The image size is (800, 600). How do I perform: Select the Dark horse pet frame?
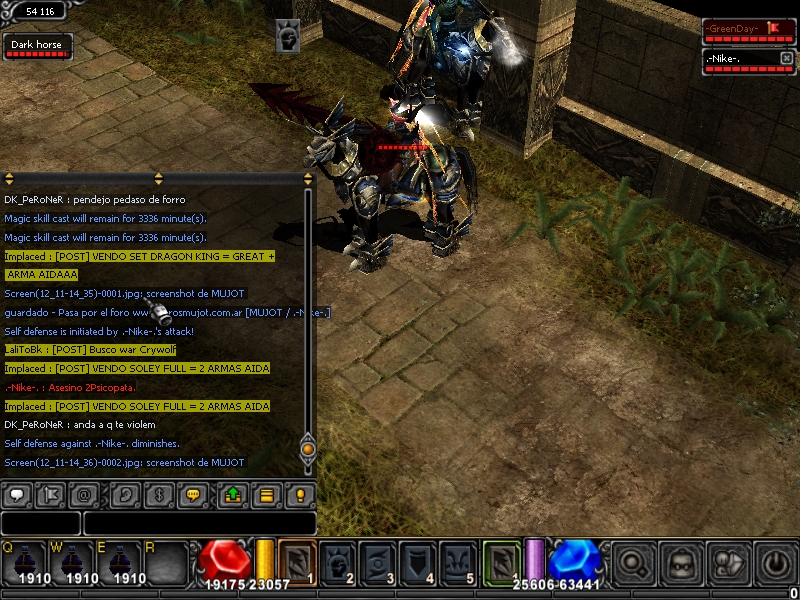[x=36, y=47]
